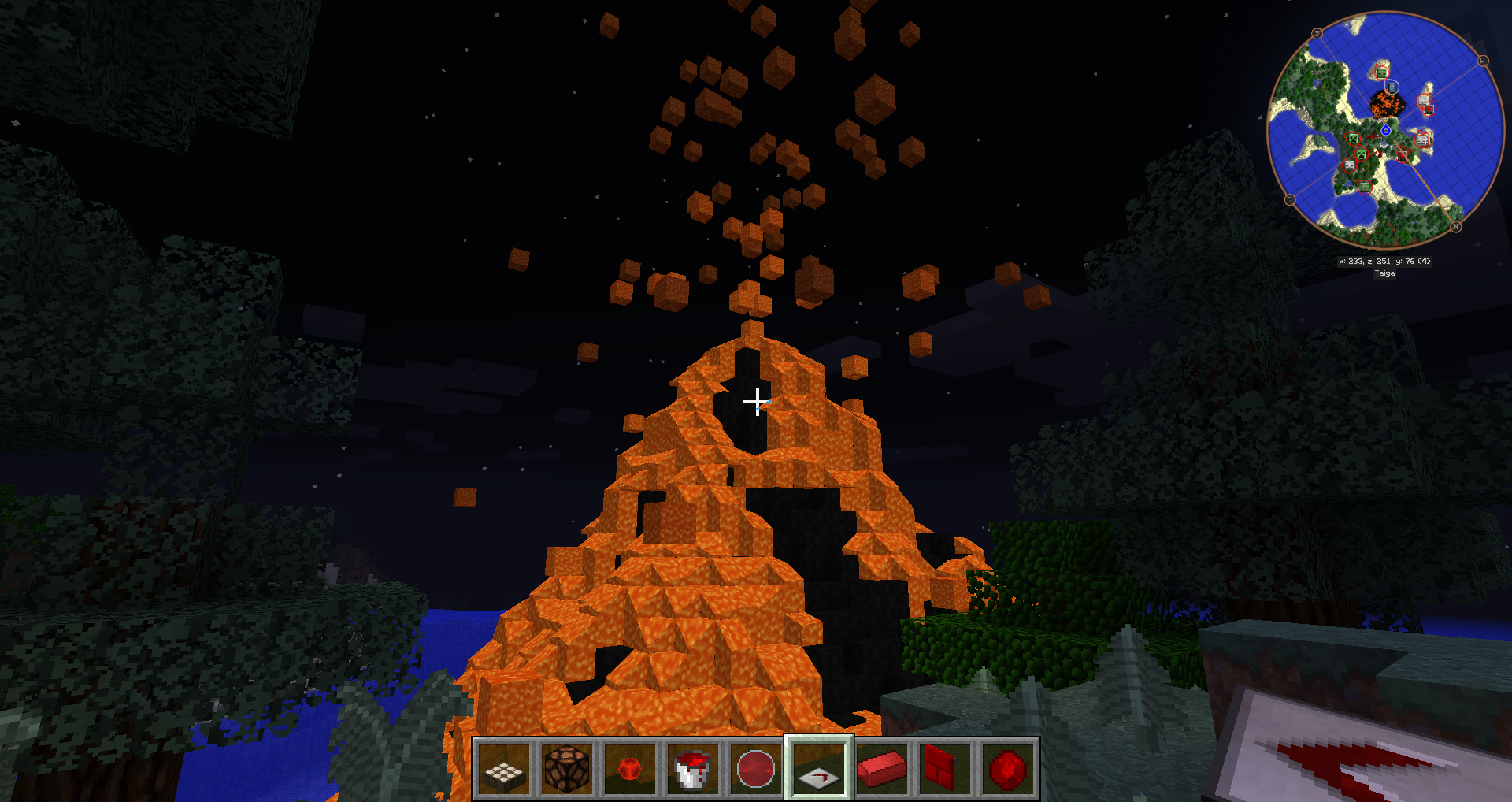Viewport: 1512px width, 802px height.
Task: Click the E compass marker on minimap
Action: (1290, 199)
